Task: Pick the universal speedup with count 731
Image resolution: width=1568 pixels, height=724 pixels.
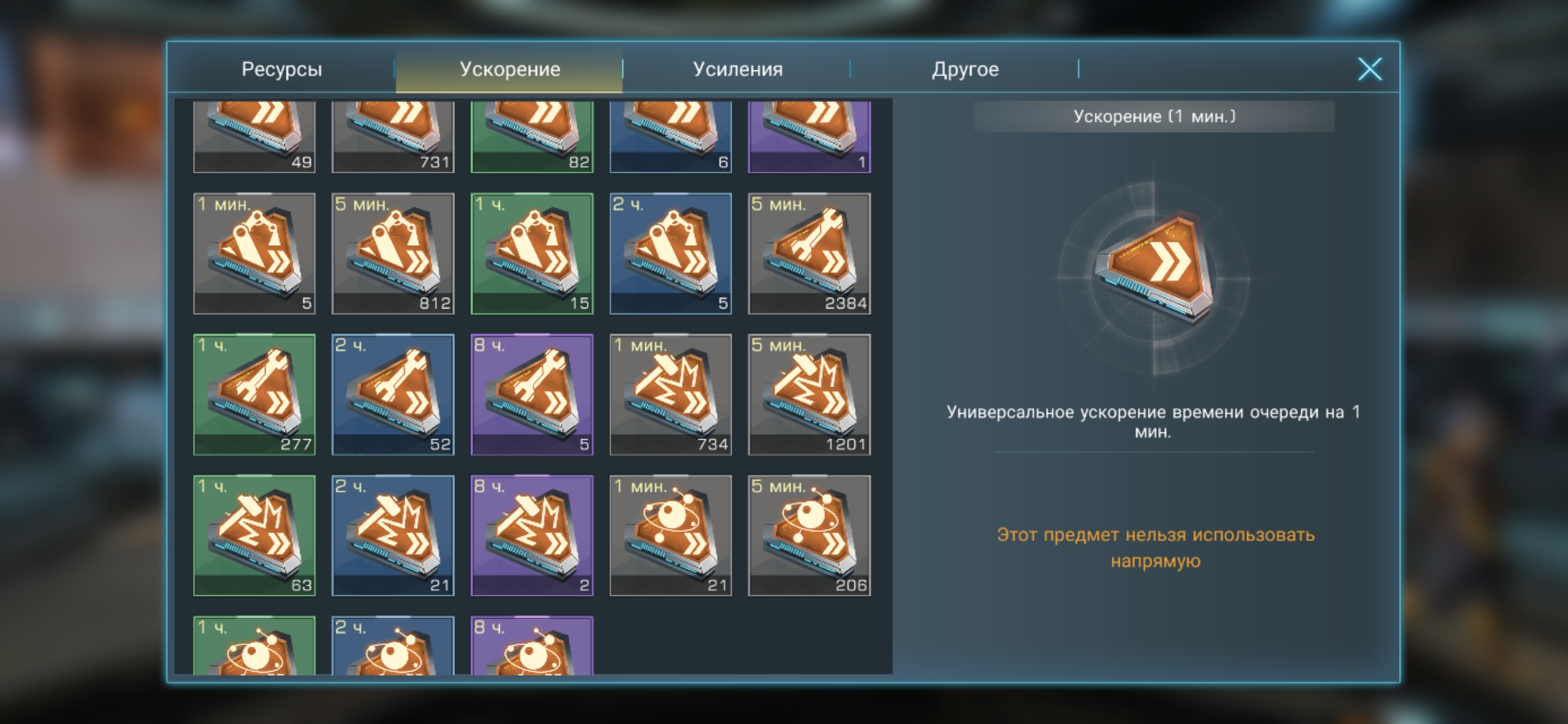Action: point(393,136)
